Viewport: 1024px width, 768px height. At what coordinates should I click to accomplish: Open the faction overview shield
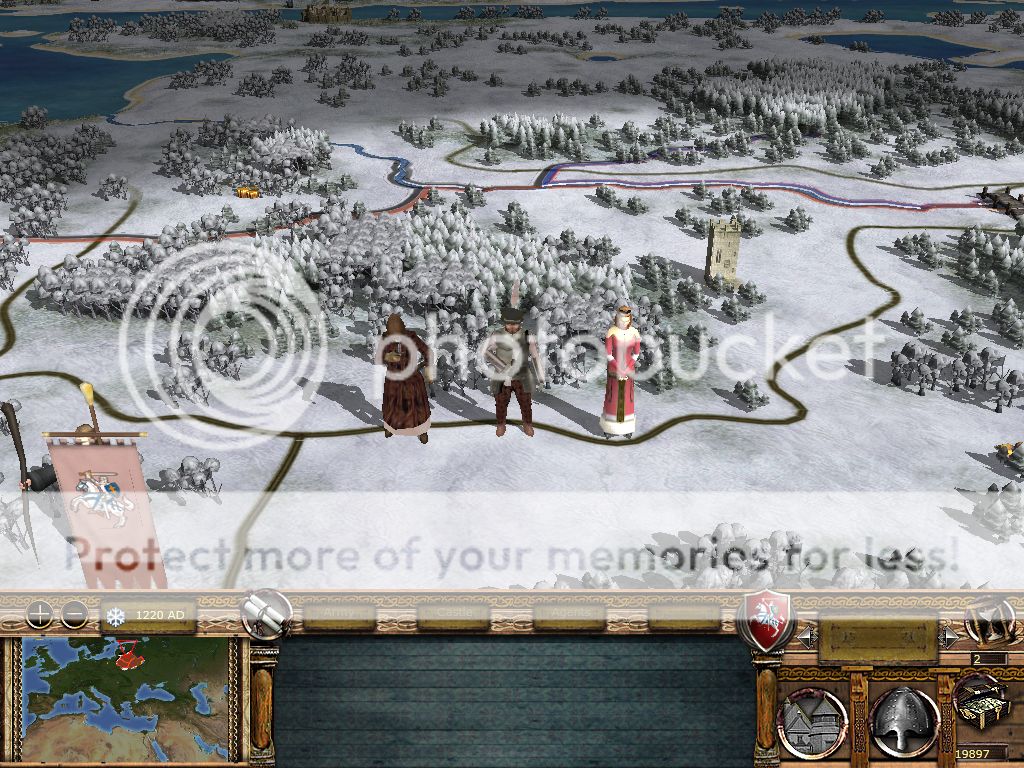[764, 619]
